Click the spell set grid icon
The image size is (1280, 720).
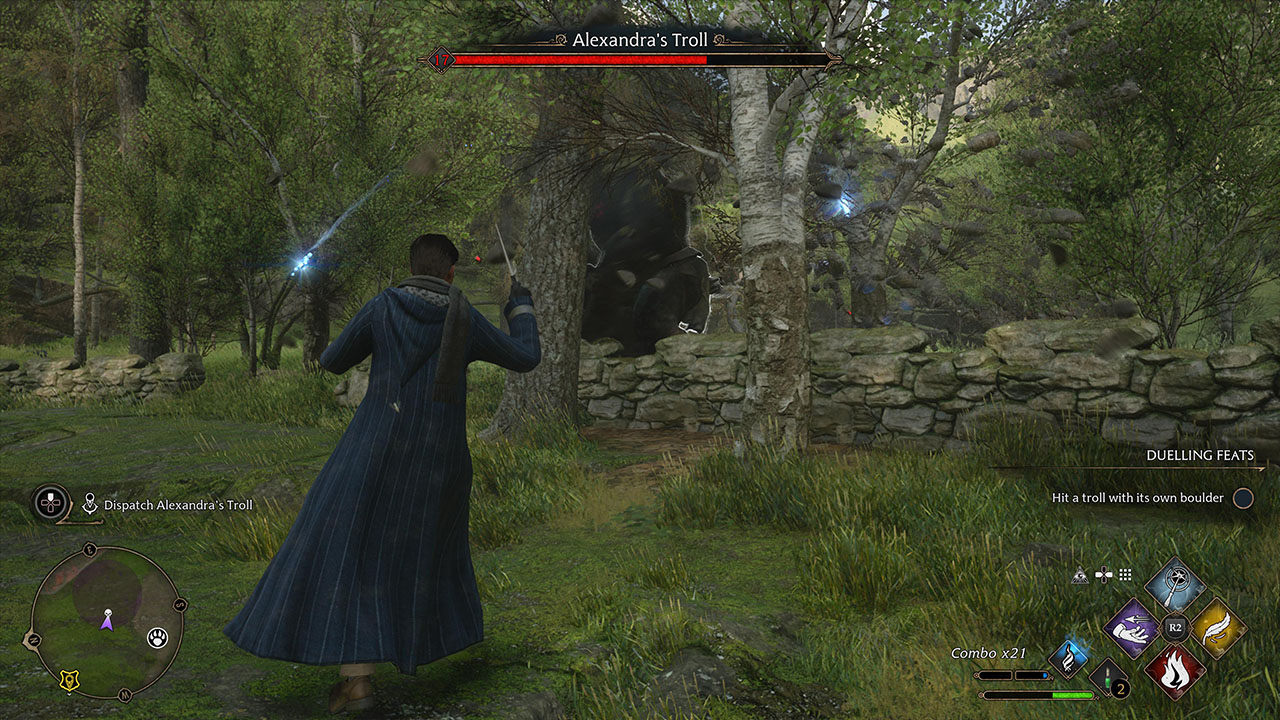click(1124, 575)
